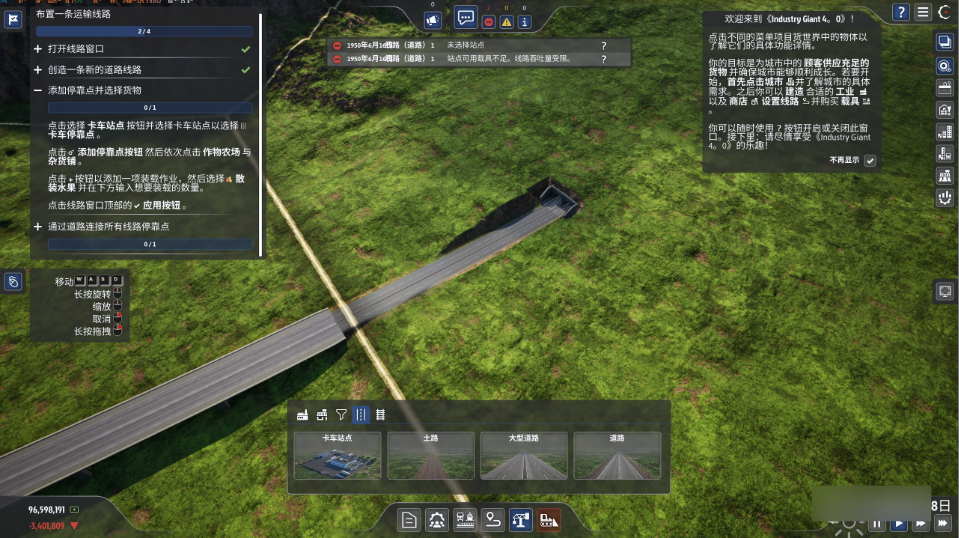Click the fast-forward speed button
959x538 pixels.
tap(941, 523)
